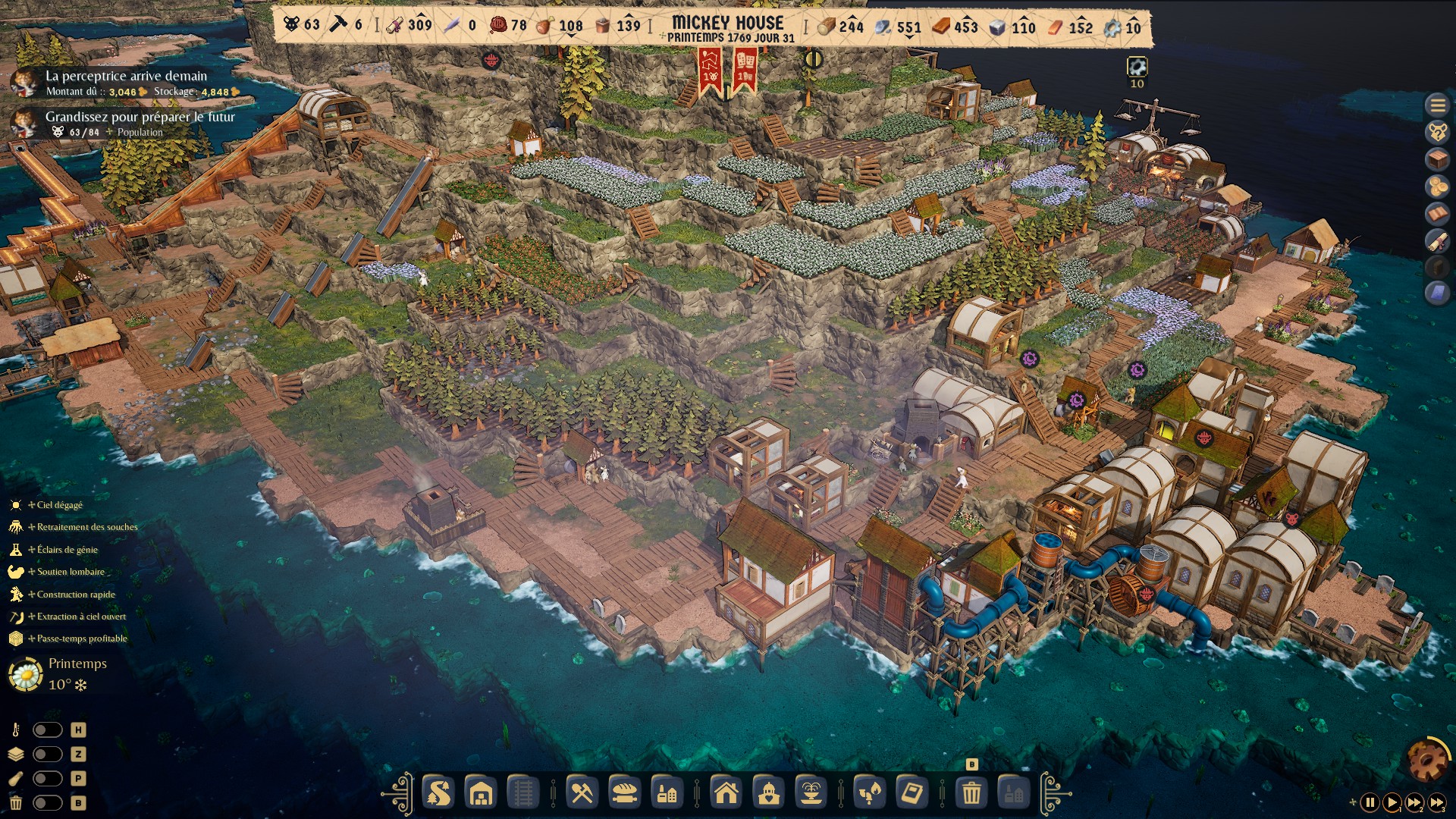The width and height of the screenshot is (1456, 819).
Task: Choose the fountain decoration category
Action: point(811,793)
